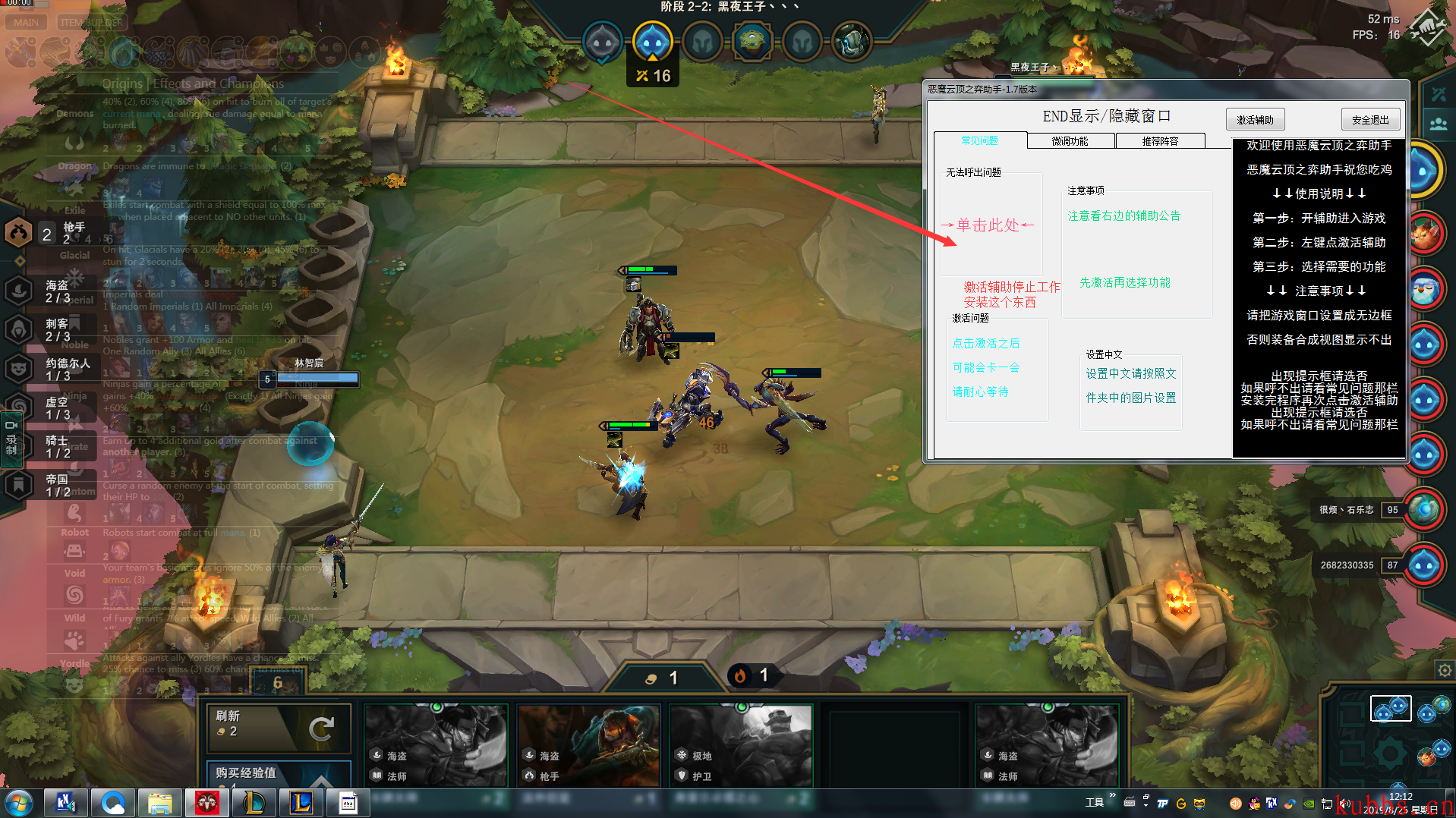Image resolution: width=1456 pixels, height=818 pixels.
Task: Purchase the Glacial Guardian champion card
Action: pyautogui.click(x=741, y=745)
